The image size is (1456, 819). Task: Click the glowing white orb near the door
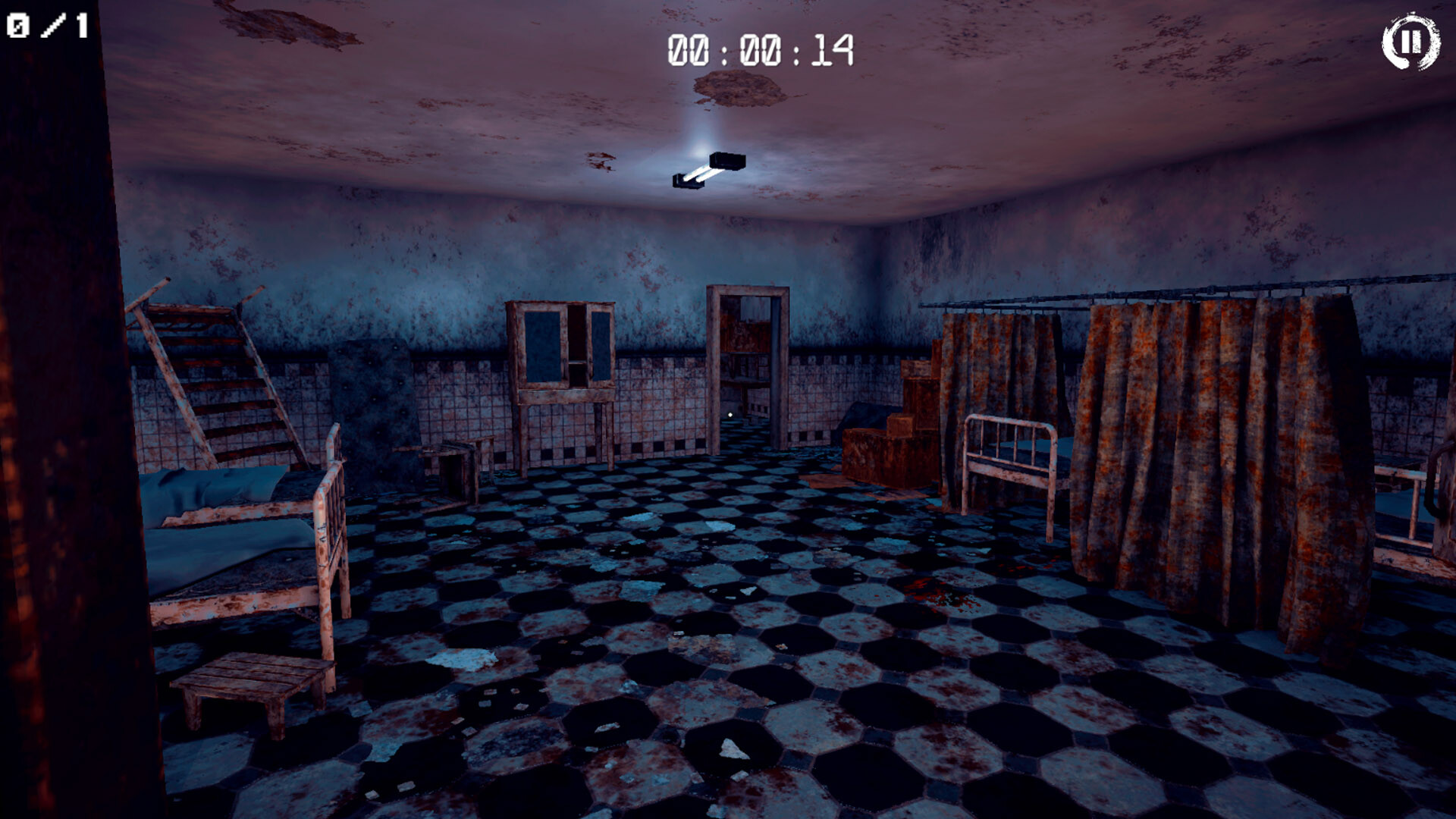click(730, 413)
